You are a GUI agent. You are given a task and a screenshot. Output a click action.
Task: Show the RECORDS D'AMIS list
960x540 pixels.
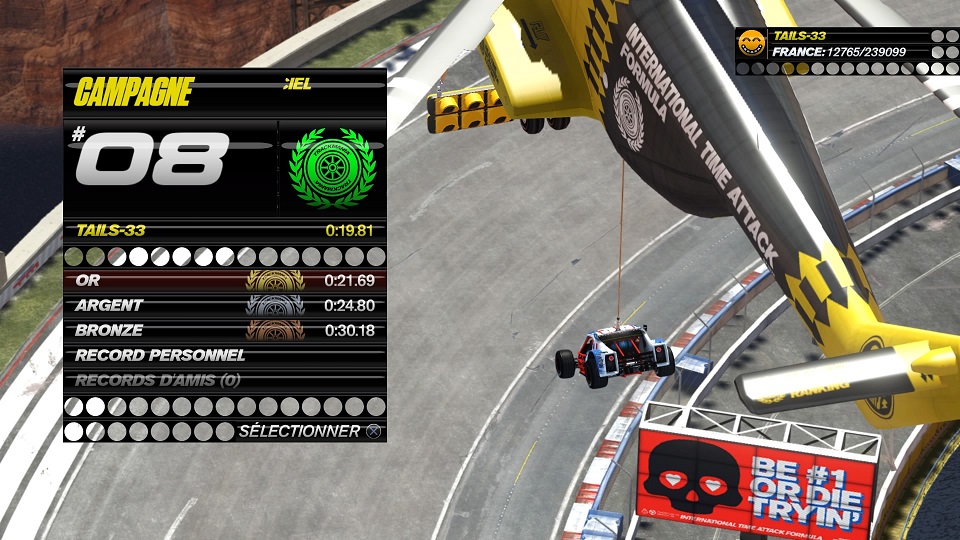coord(224,380)
